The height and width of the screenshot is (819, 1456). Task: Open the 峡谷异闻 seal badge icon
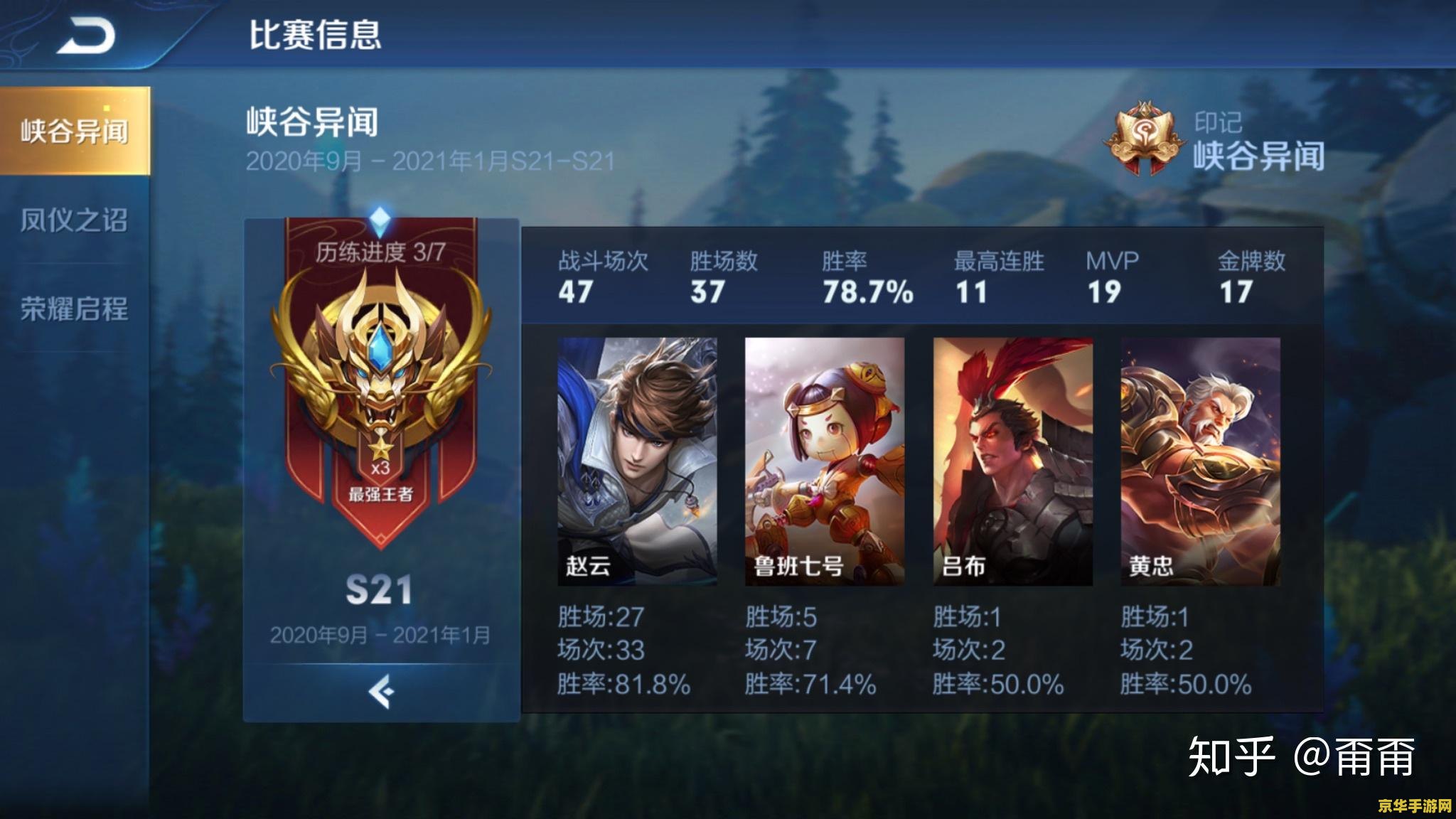point(1146,139)
